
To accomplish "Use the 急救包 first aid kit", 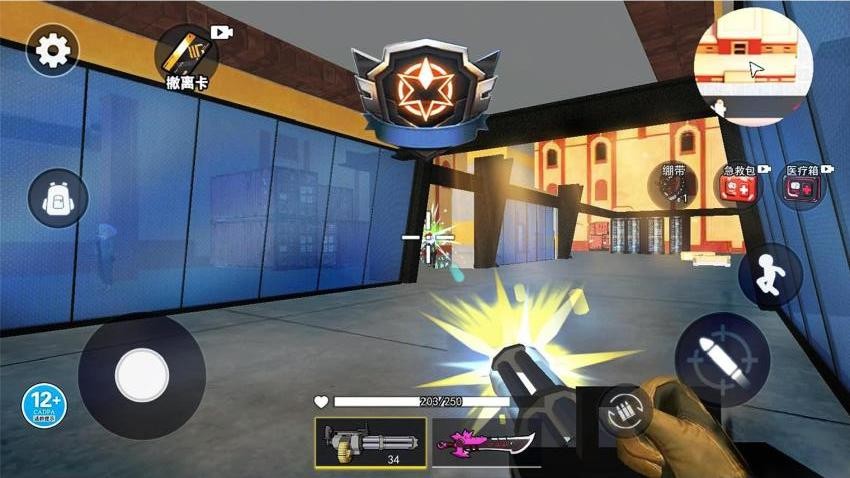I will (x=737, y=186).
